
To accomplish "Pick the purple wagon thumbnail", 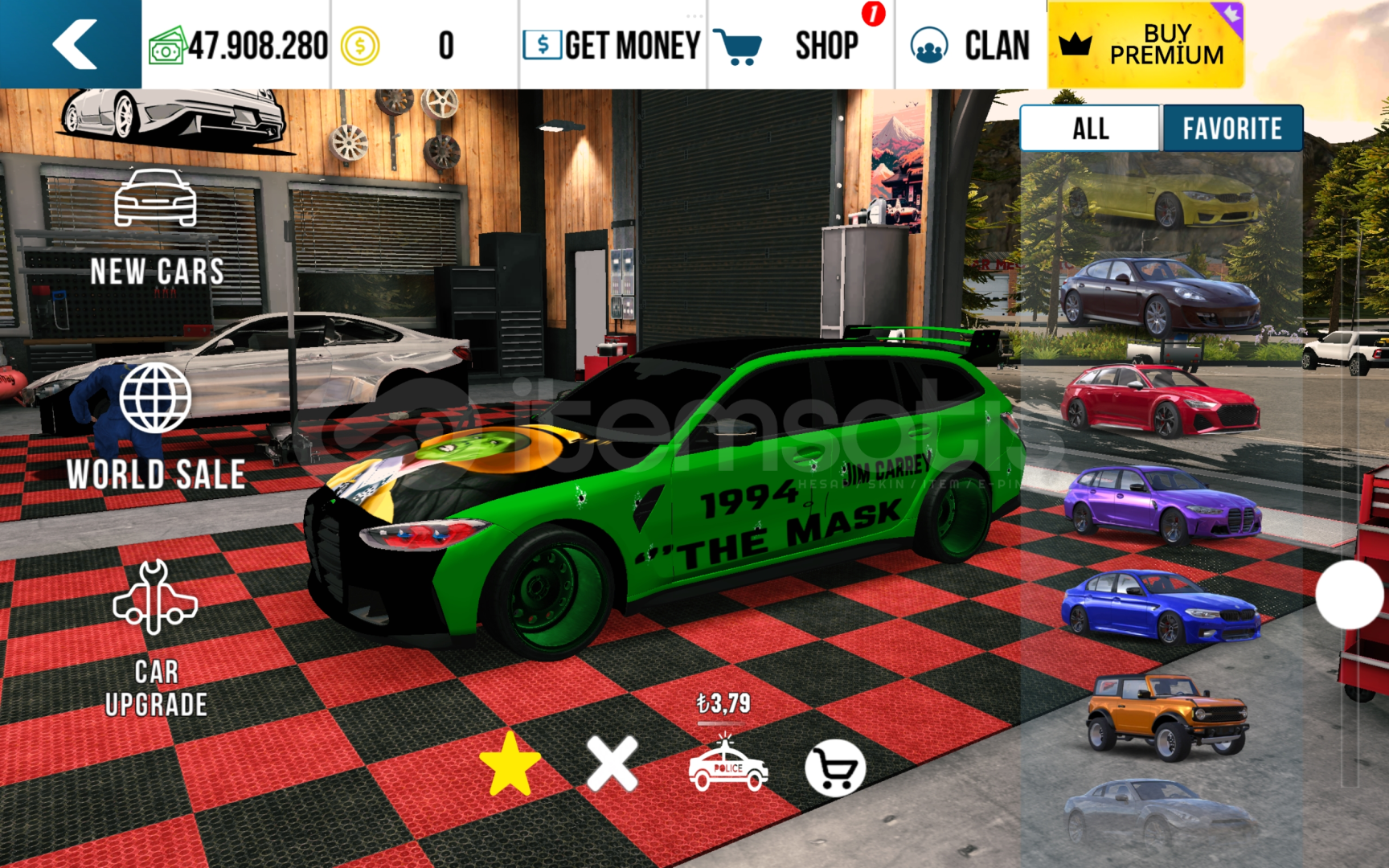I will 1162,504.
